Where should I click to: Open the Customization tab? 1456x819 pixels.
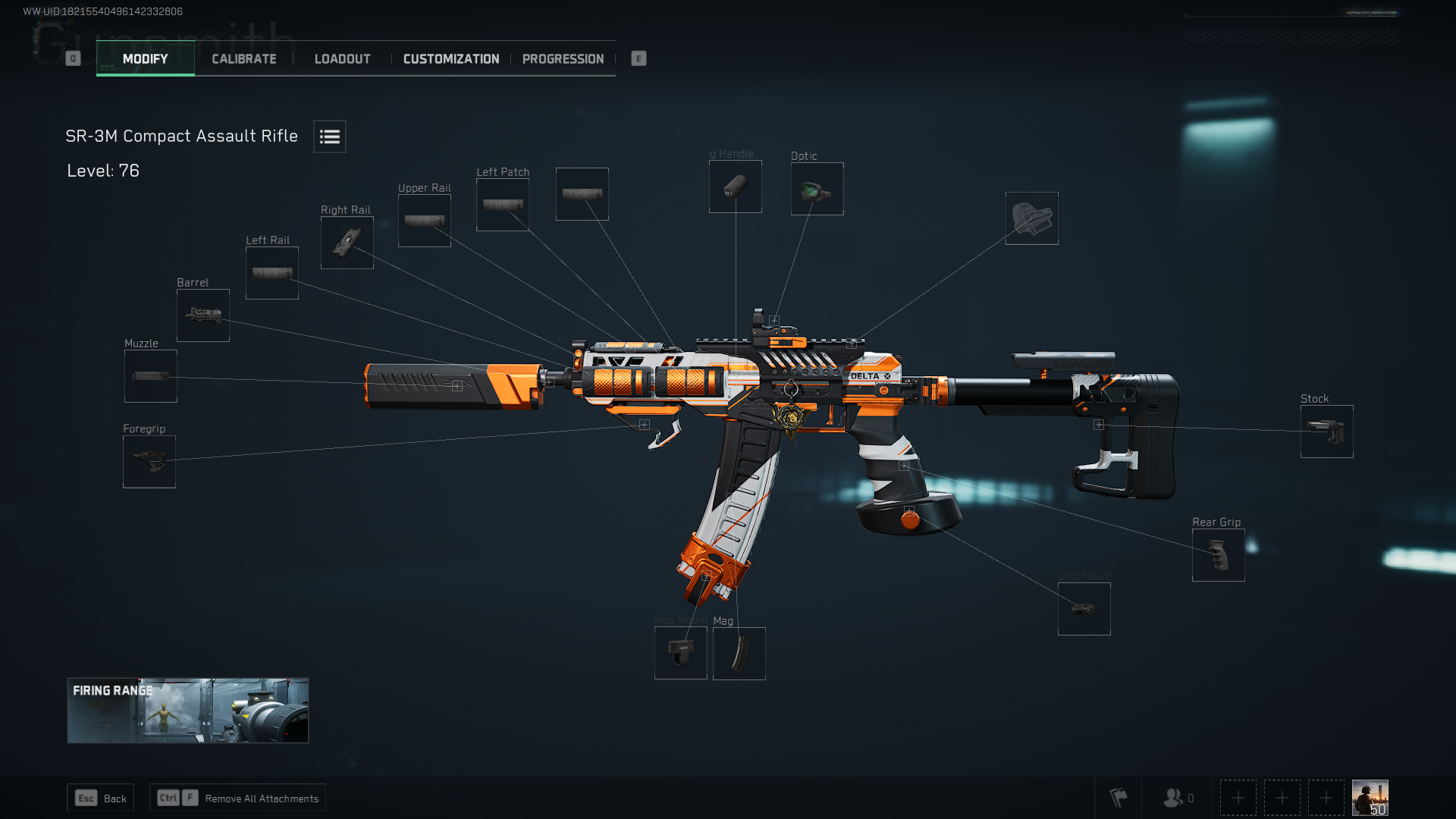coord(451,58)
